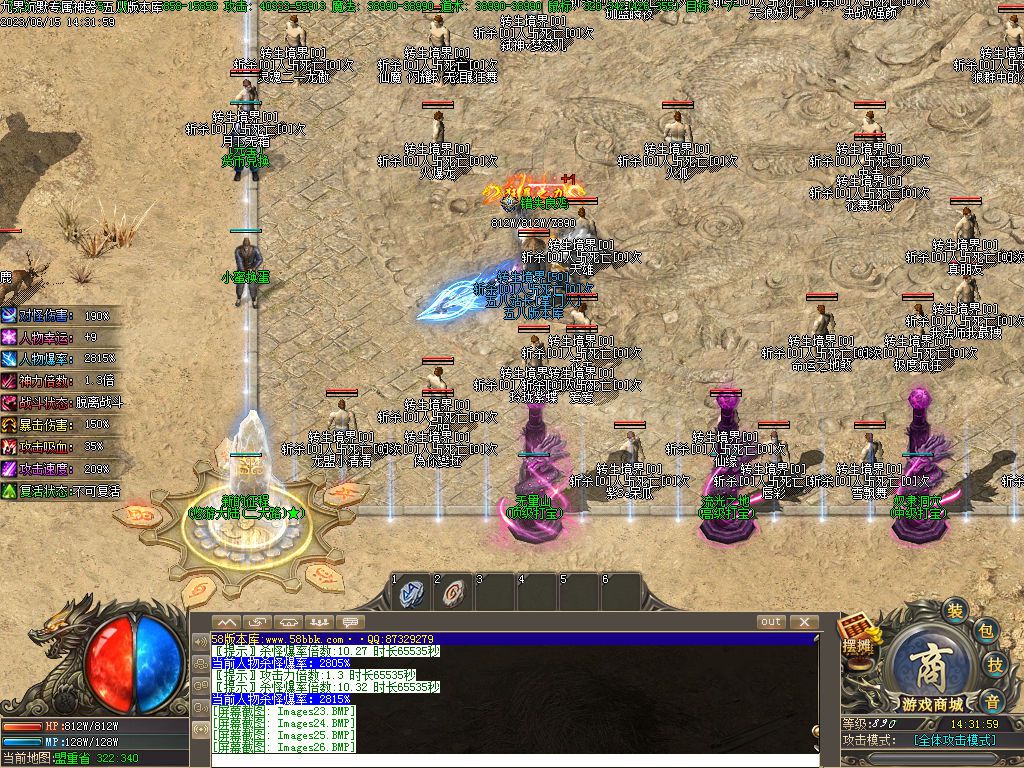The height and width of the screenshot is (768, 1024).
Task: Use the red item in hotbar slot 2
Action: 453,593
